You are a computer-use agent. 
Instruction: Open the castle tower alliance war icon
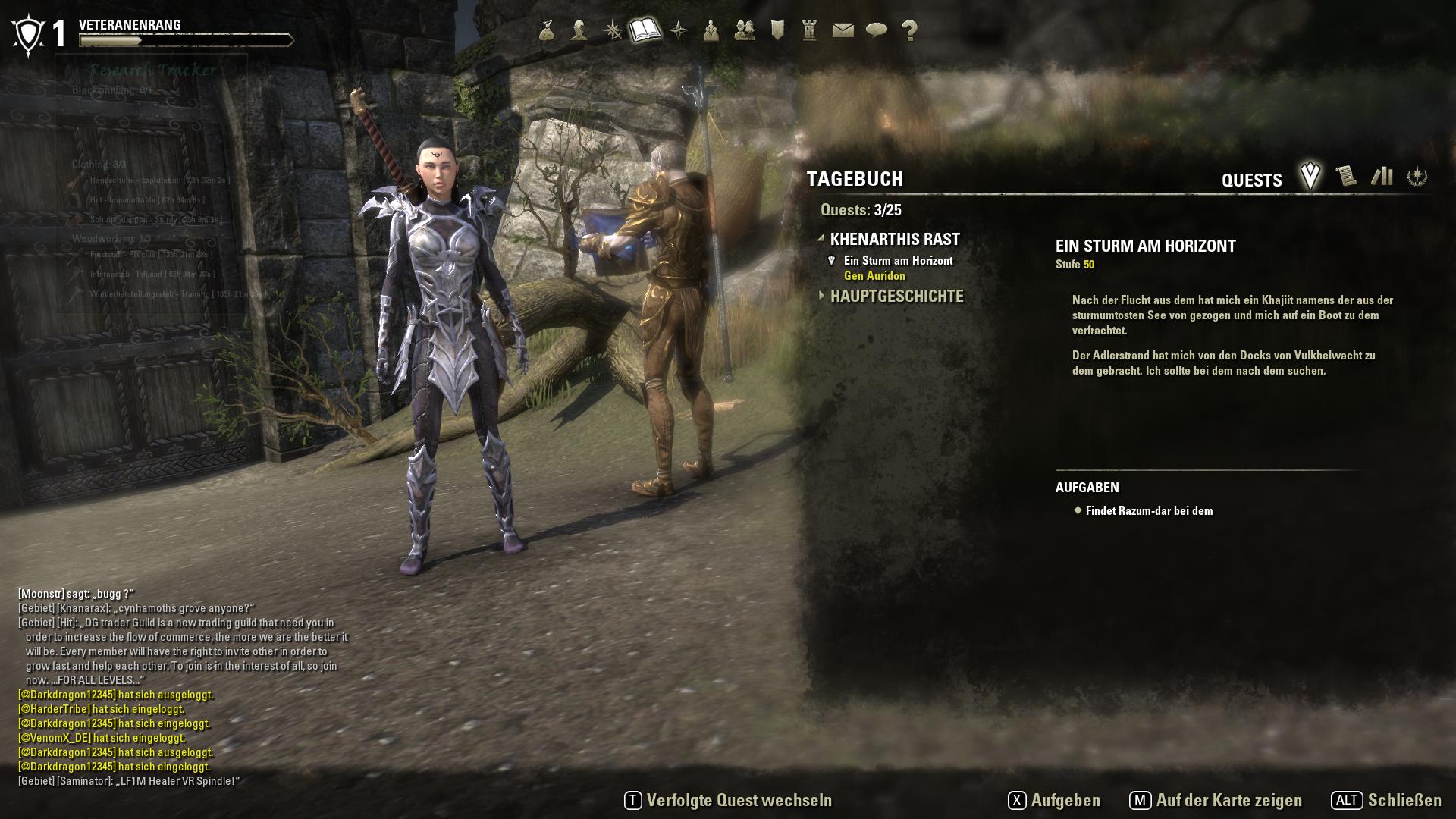[x=810, y=30]
